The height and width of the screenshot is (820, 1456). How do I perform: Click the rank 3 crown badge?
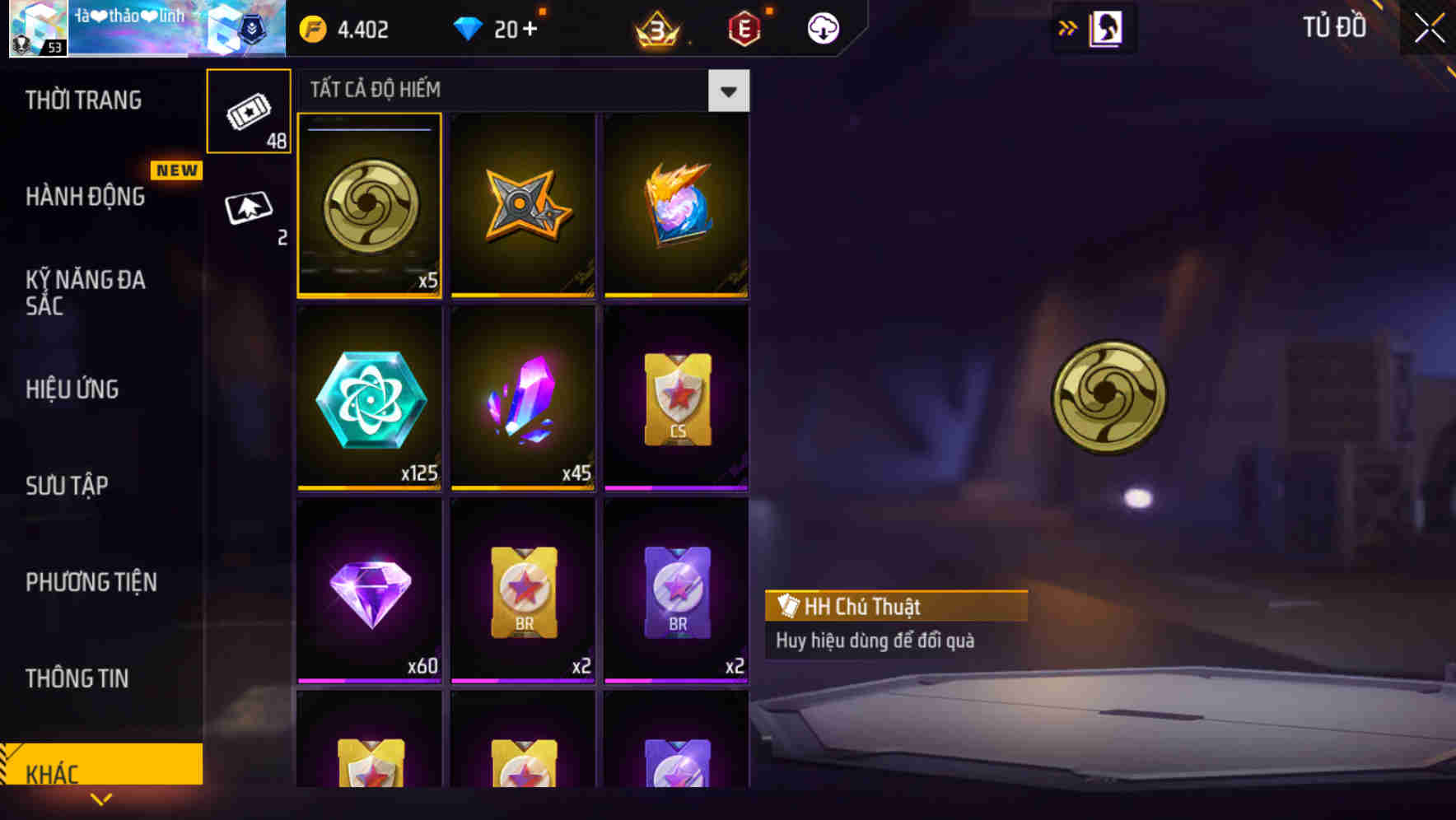click(x=655, y=27)
